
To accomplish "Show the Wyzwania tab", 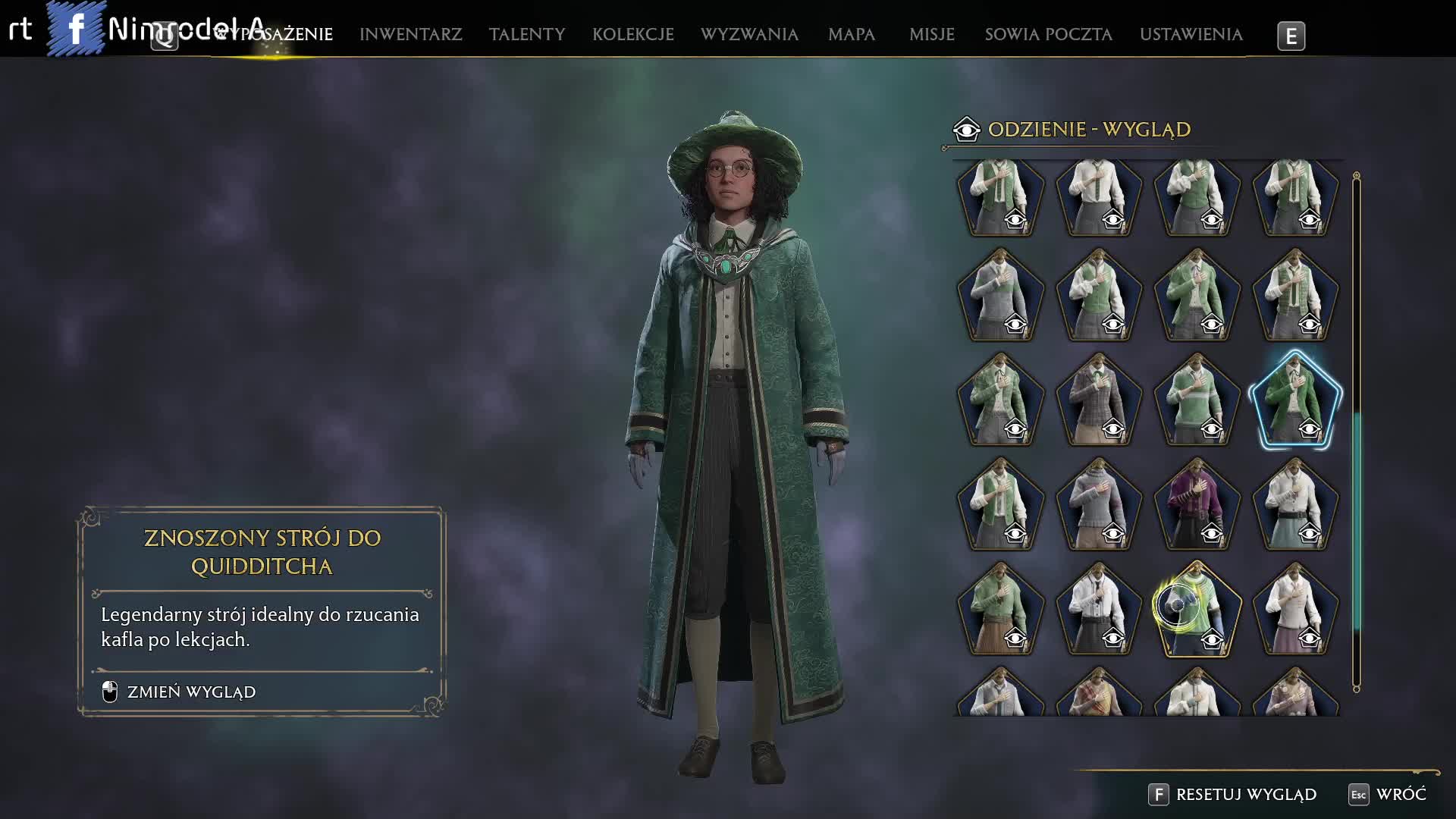I will [x=749, y=34].
